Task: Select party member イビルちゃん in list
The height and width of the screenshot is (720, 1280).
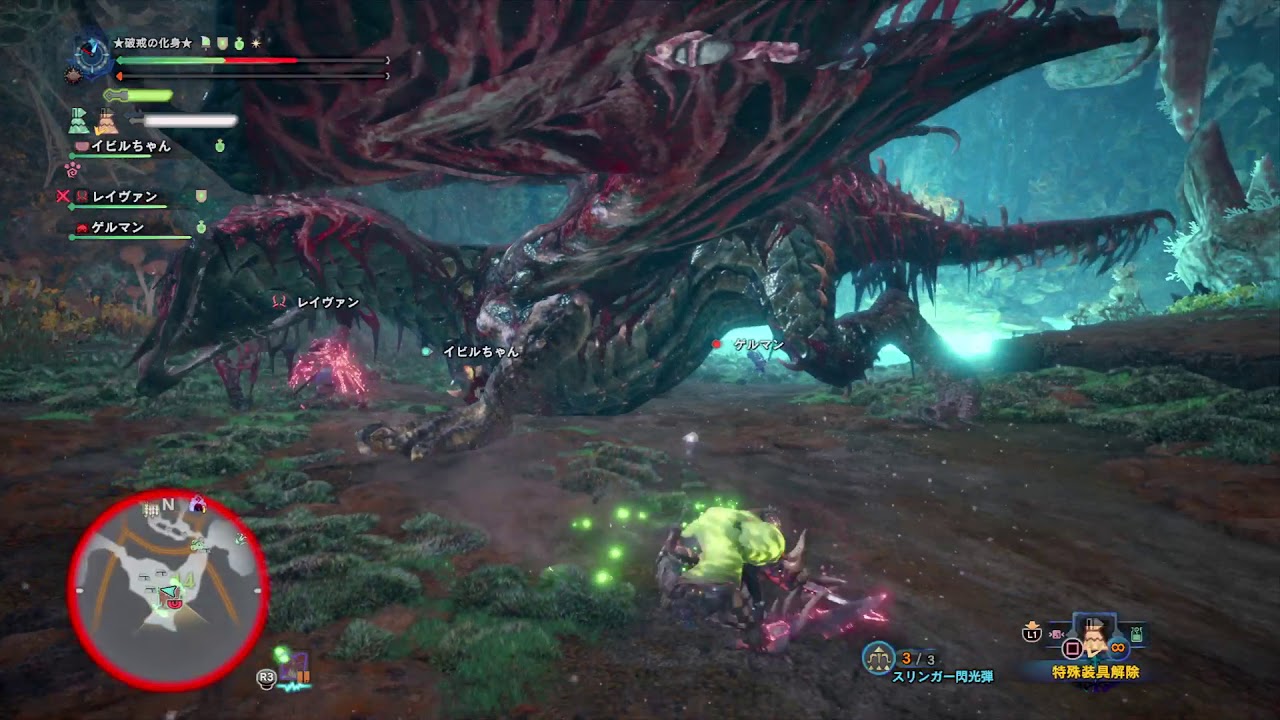Action: [x=130, y=146]
